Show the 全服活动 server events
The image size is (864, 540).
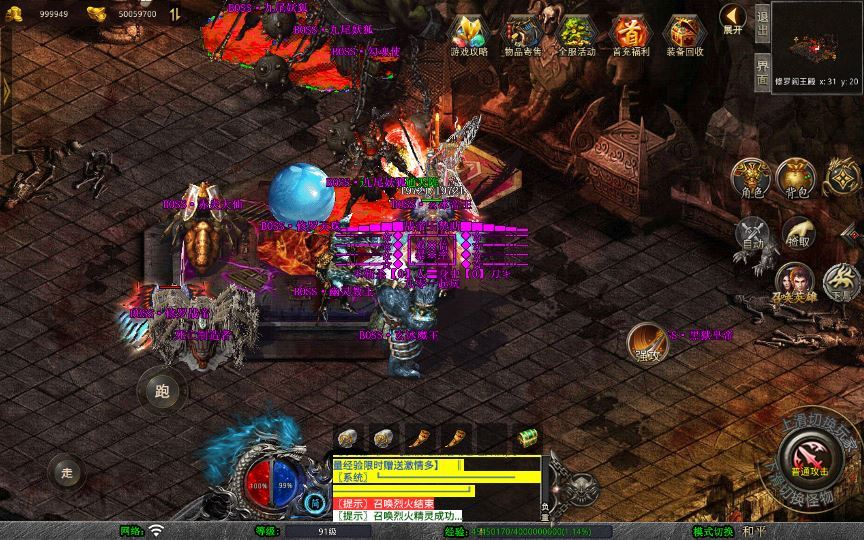[x=574, y=36]
